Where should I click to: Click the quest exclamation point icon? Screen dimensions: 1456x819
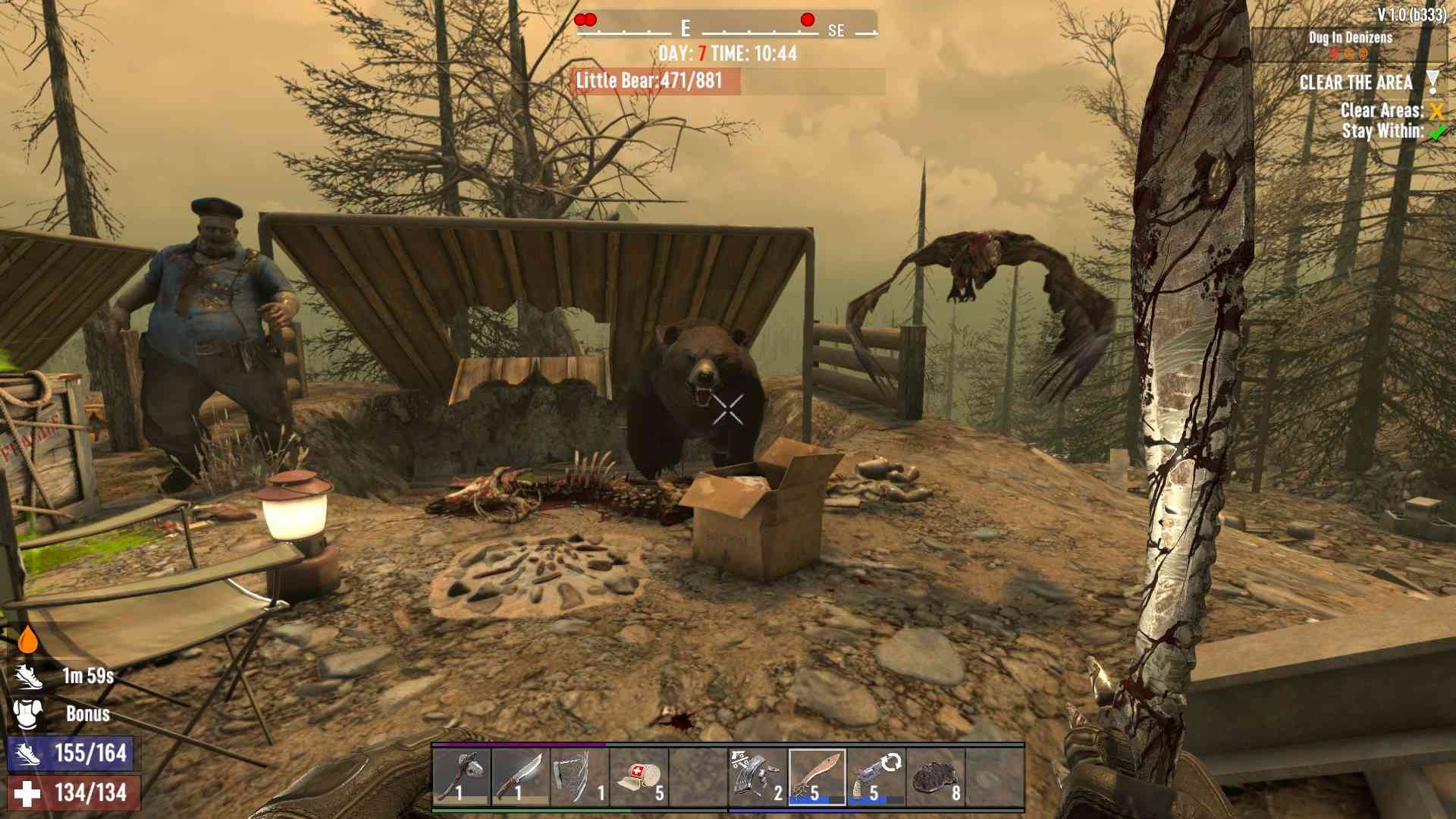(x=1432, y=82)
